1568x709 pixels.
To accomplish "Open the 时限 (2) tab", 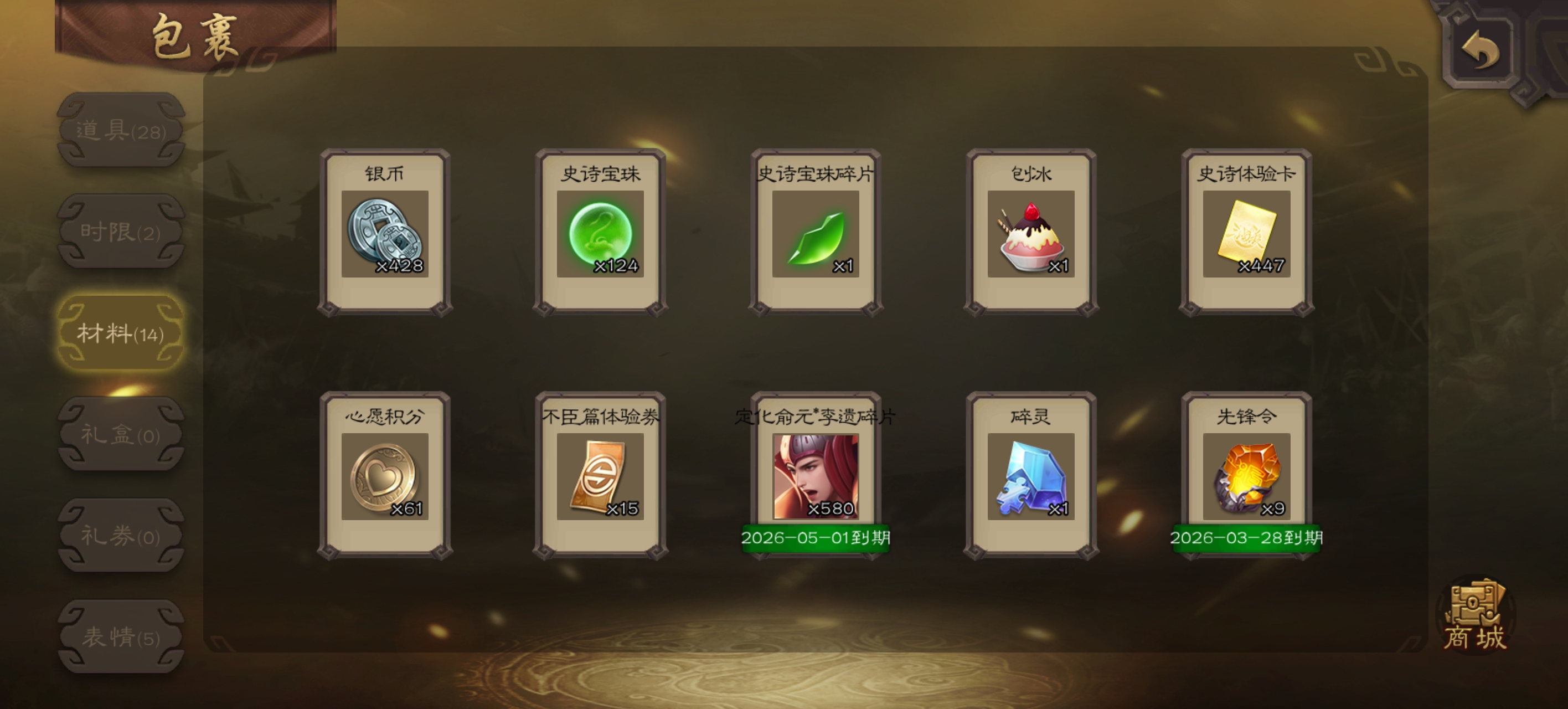I will coord(121,232).
